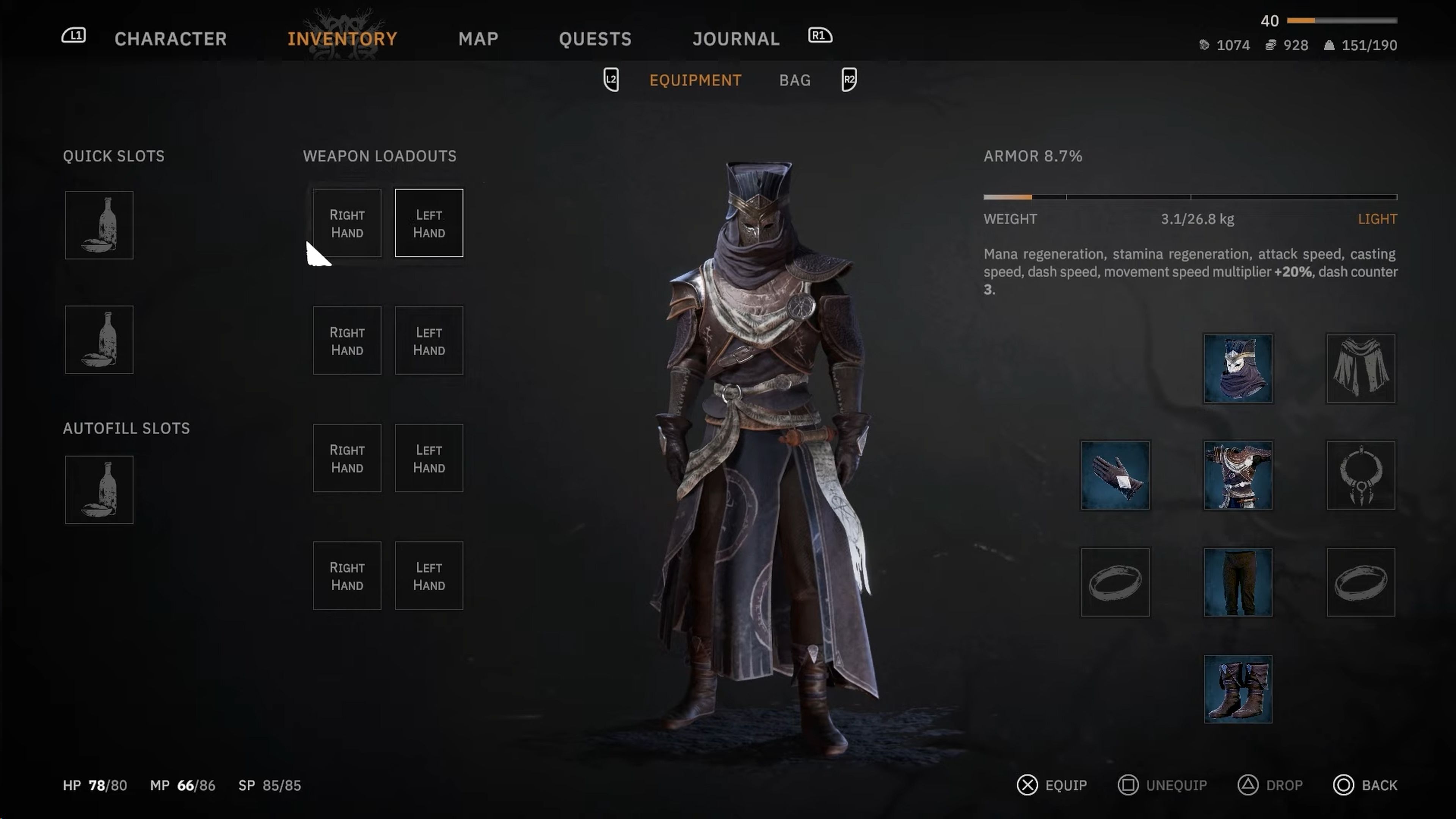Pick the equipped chest armor slot

pyautogui.click(x=1238, y=475)
